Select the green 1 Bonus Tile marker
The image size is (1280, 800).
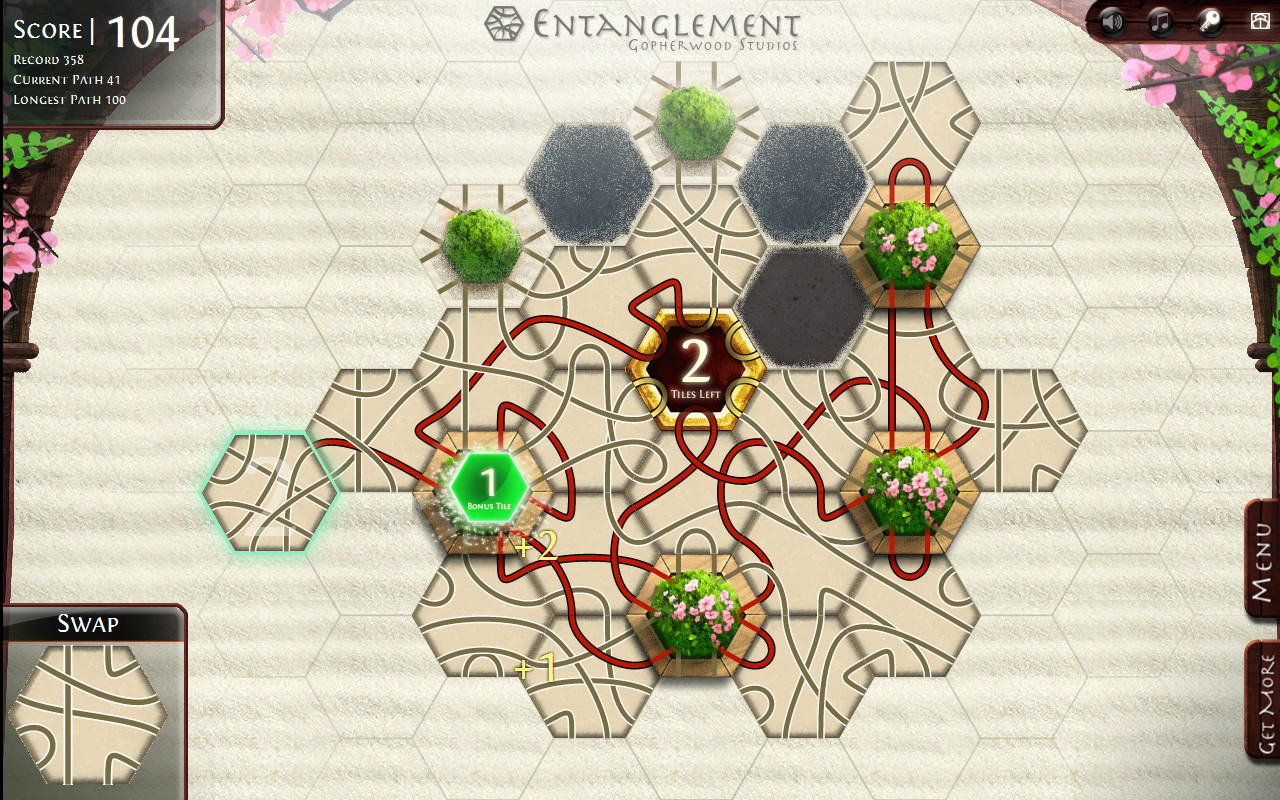point(489,486)
